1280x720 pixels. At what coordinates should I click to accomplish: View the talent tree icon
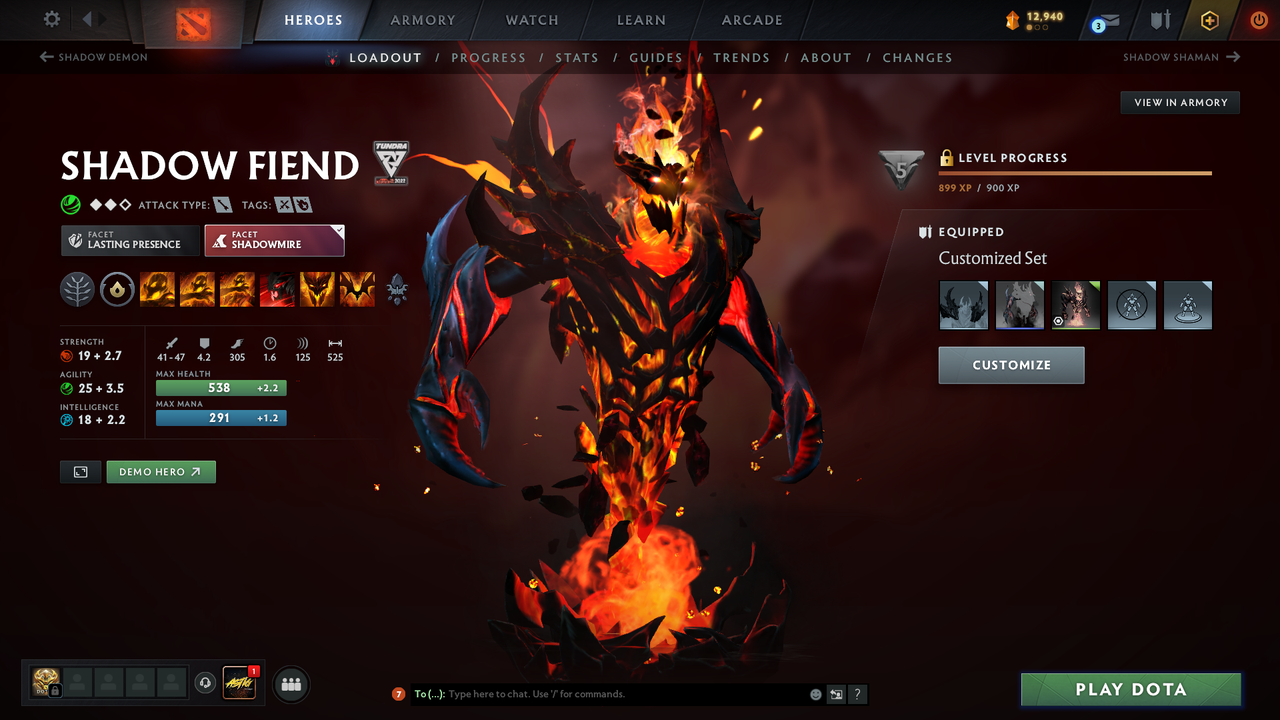coord(77,289)
